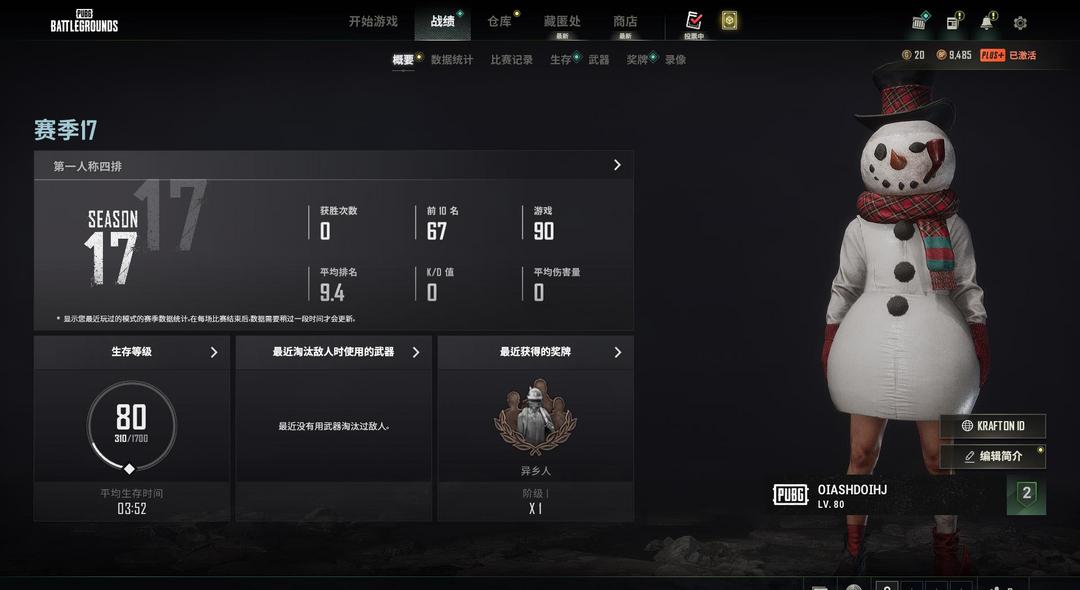Open the 生存等级 (Survival Level) panel
Image resolution: width=1080 pixels, height=590 pixels.
pos(132,352)
